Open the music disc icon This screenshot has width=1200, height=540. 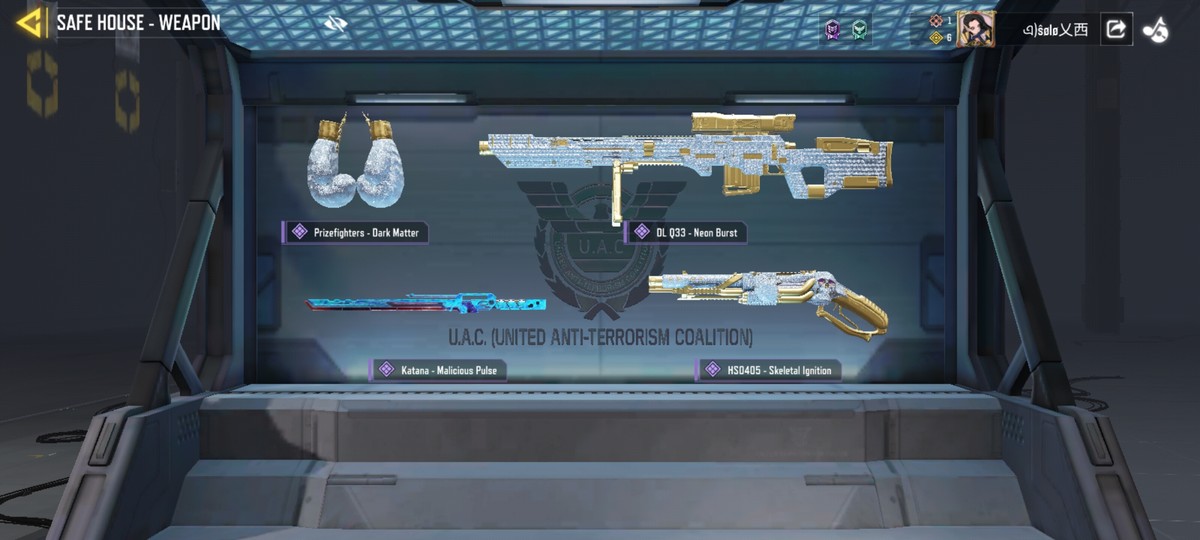tap(1156, 30)
